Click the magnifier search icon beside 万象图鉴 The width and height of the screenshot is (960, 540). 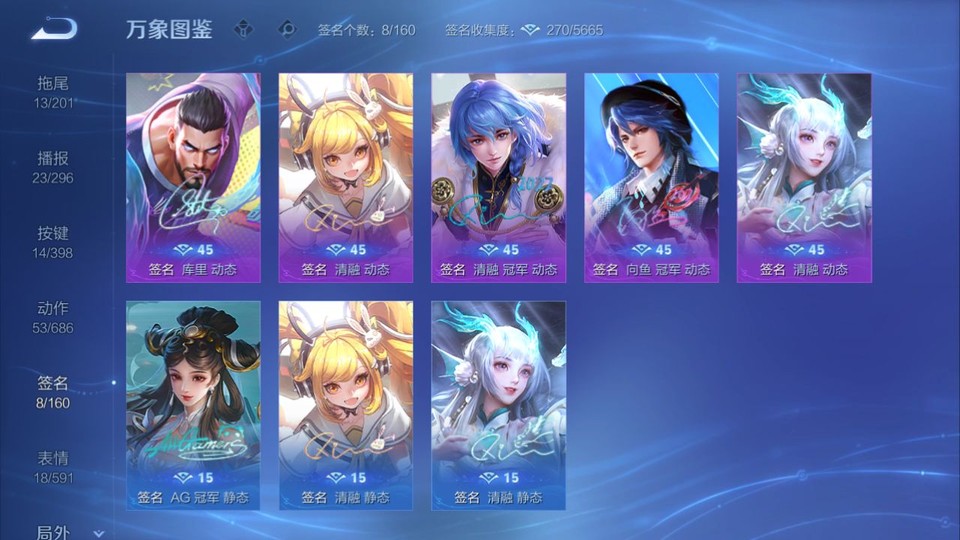pos(288,29)
